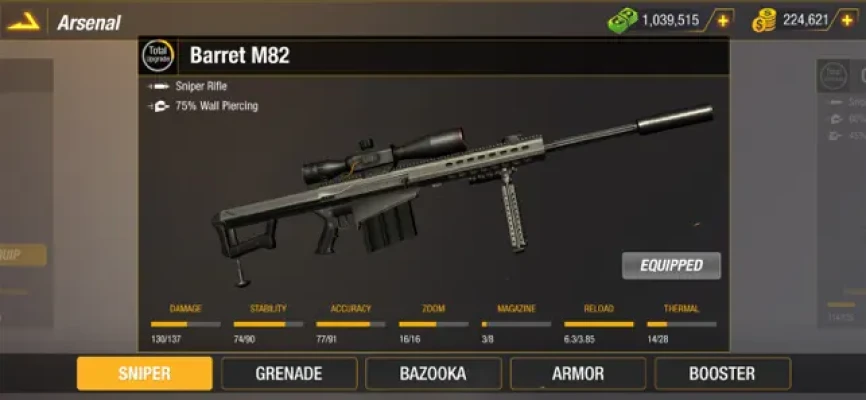Select the Damage stat upgrade bar
Image resolution: width=866 pixels, height=400 pixels.
pyautogui.click(x=186, y=324)
